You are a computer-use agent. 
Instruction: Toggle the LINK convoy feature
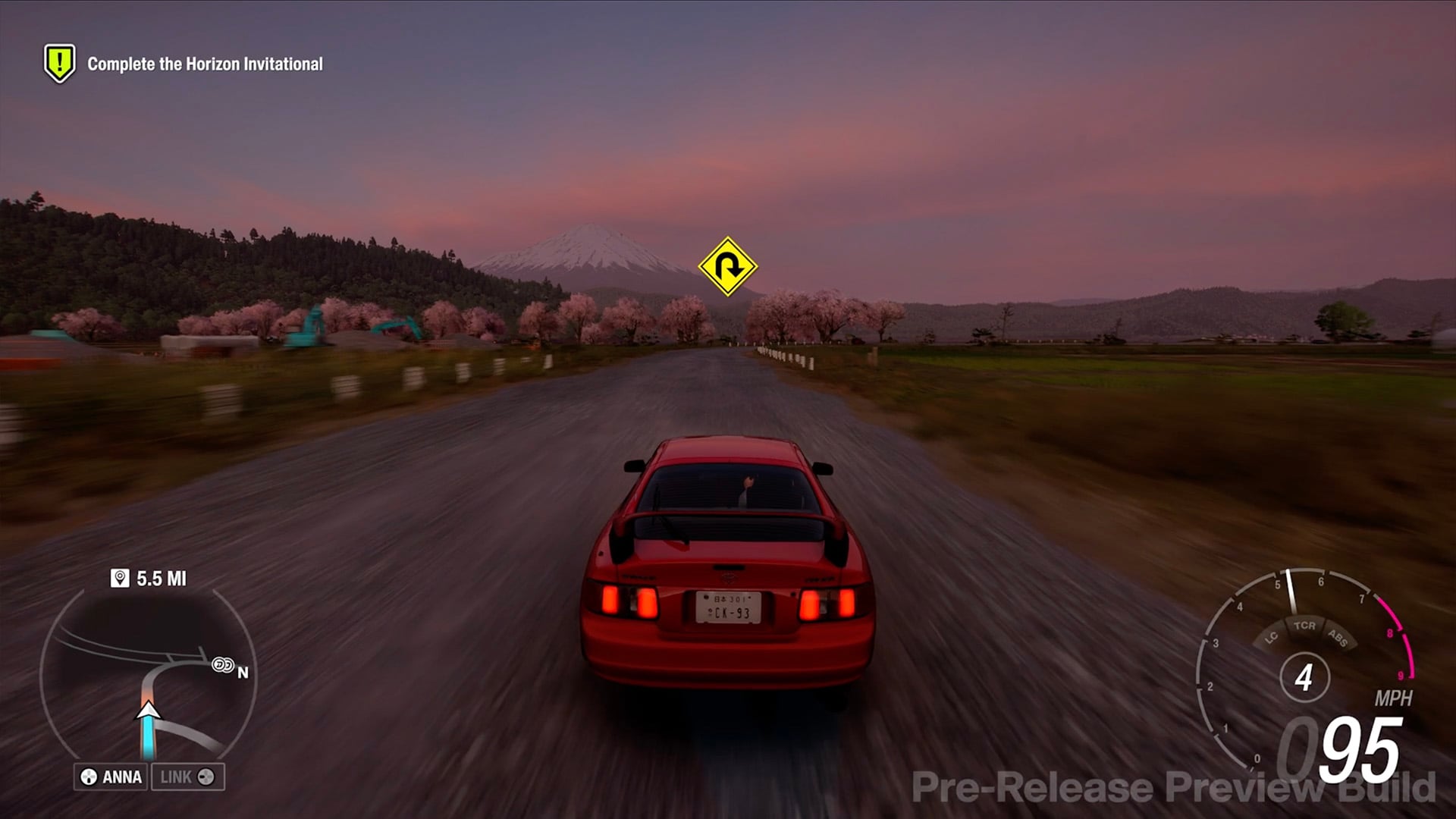187,777
